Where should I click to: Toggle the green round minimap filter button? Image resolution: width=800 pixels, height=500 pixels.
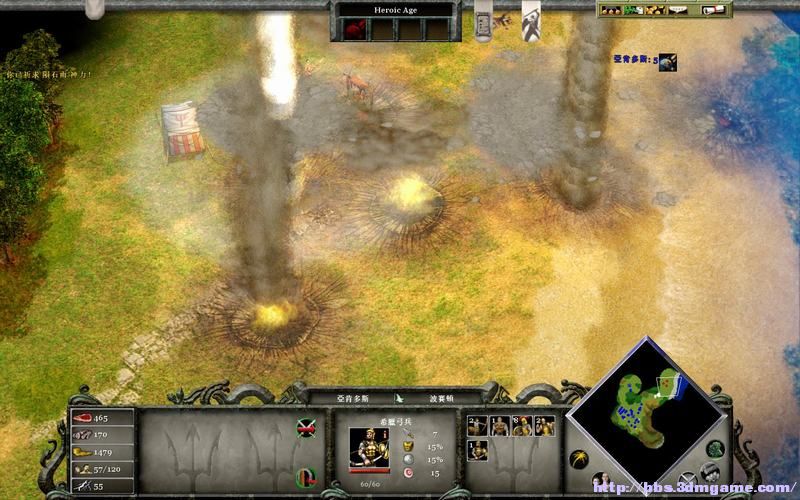click(x=716, y=449)
